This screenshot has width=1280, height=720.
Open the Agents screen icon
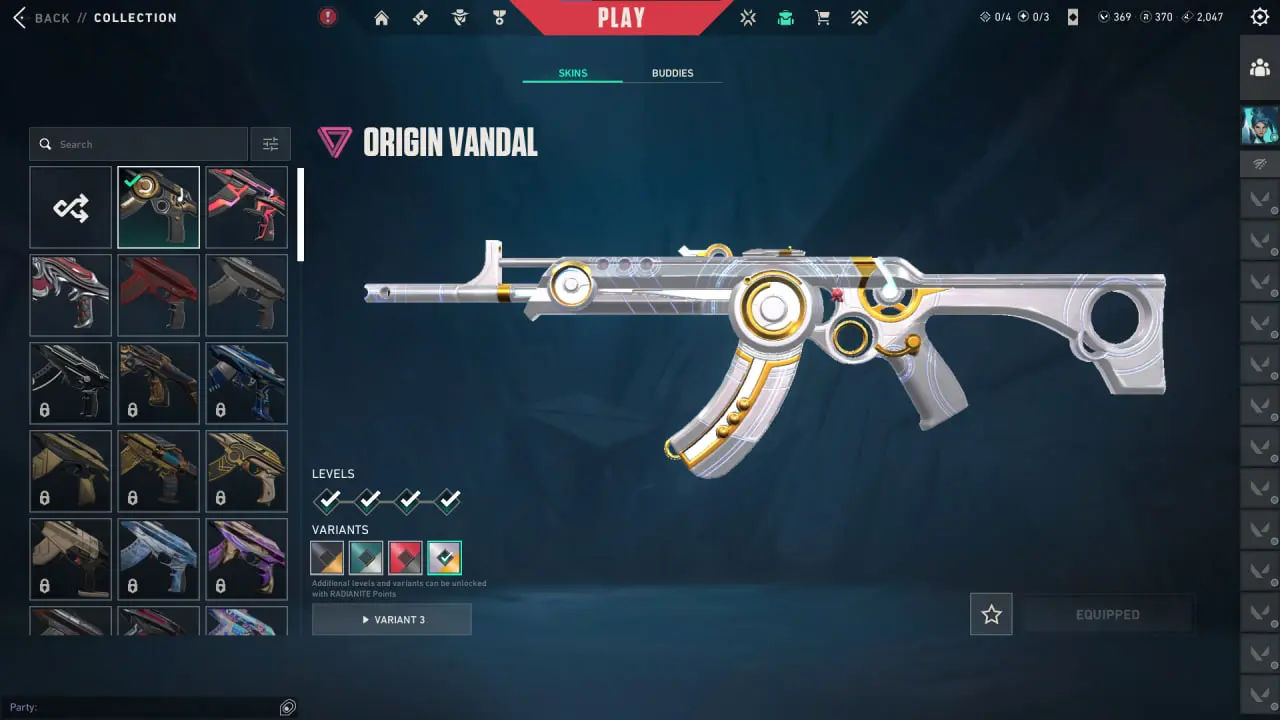[459, 17]
